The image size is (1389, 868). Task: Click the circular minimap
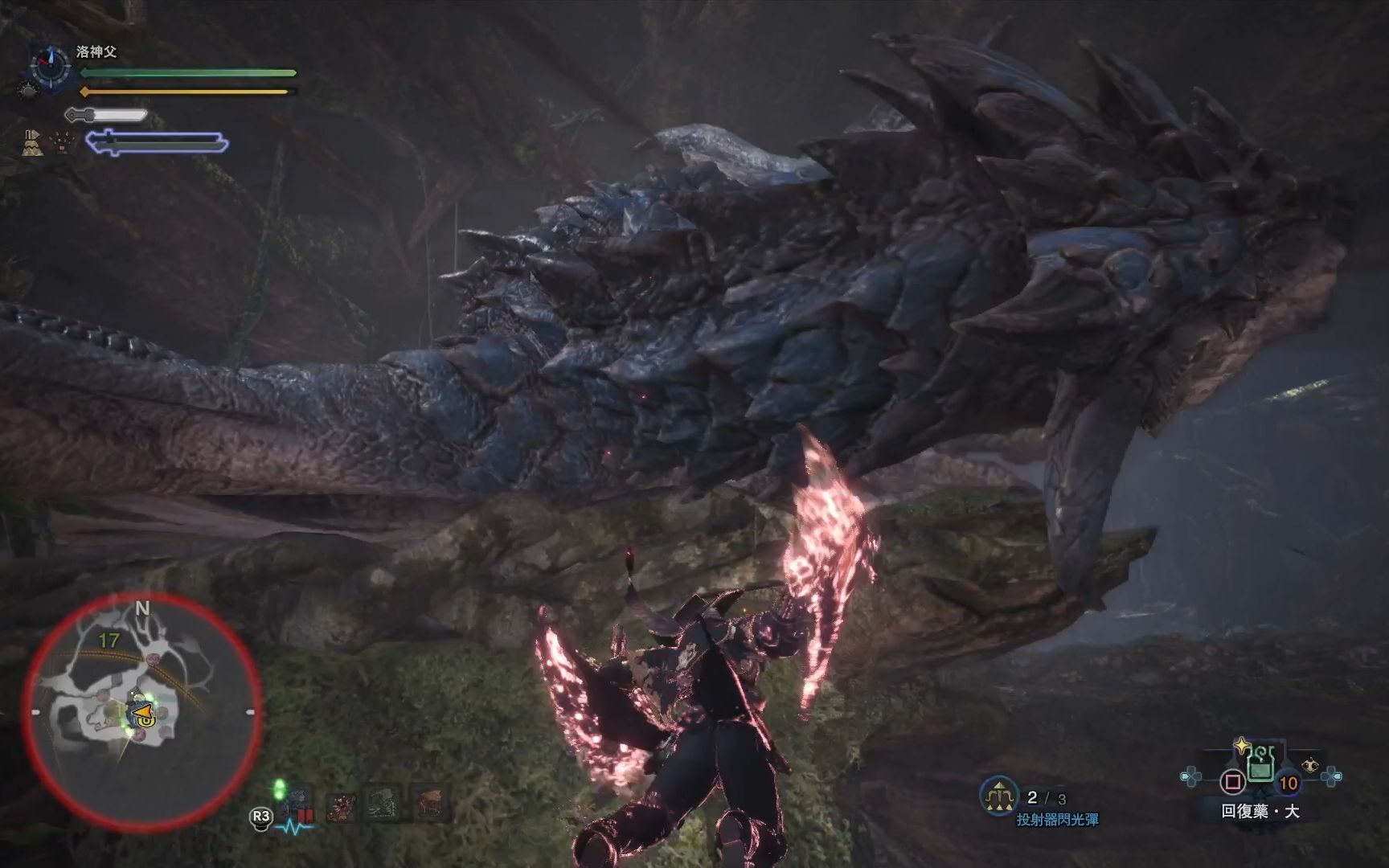point(141,711)
